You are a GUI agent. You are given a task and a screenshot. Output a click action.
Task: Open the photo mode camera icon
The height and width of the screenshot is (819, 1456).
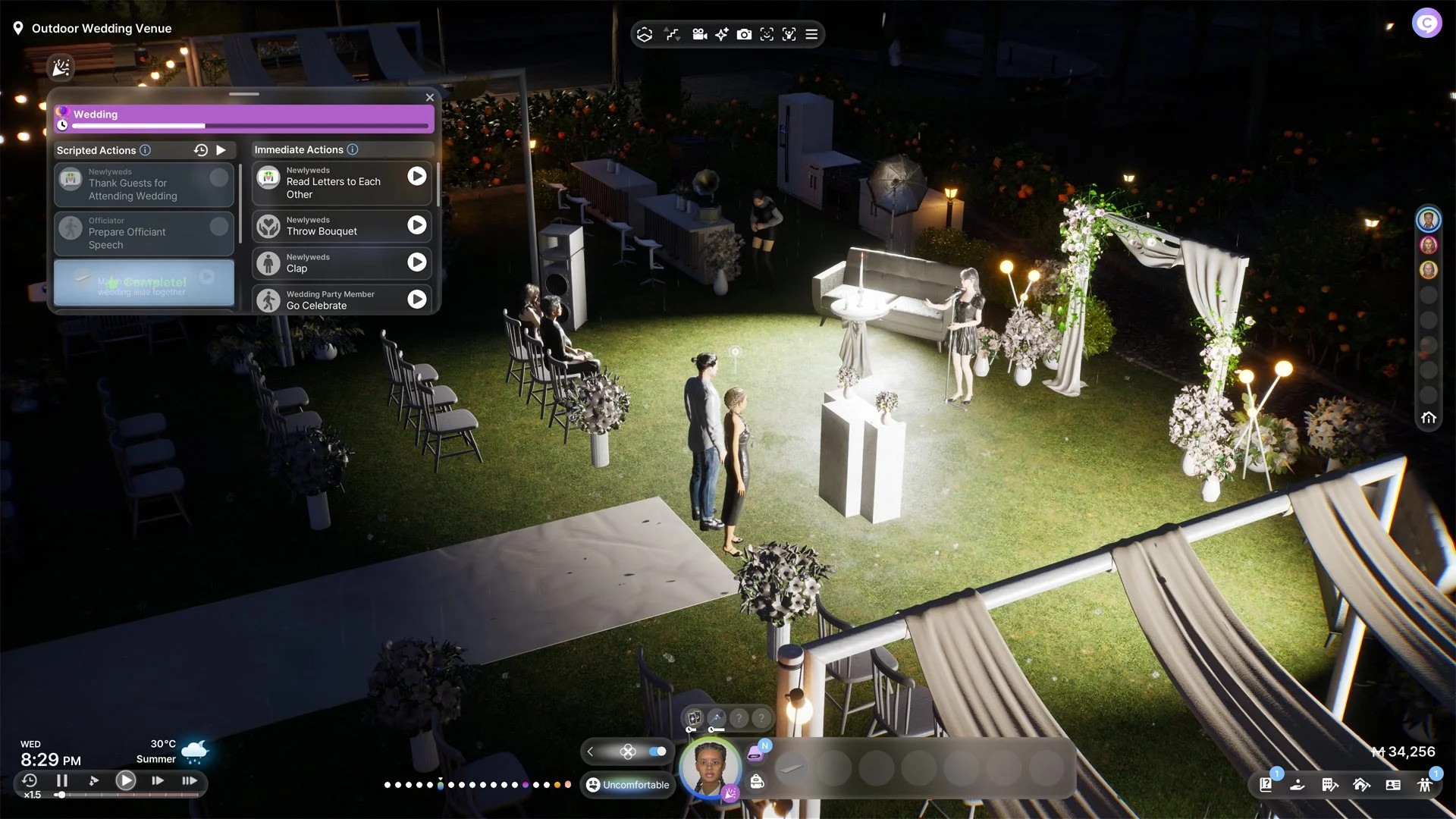coord(744,34)
